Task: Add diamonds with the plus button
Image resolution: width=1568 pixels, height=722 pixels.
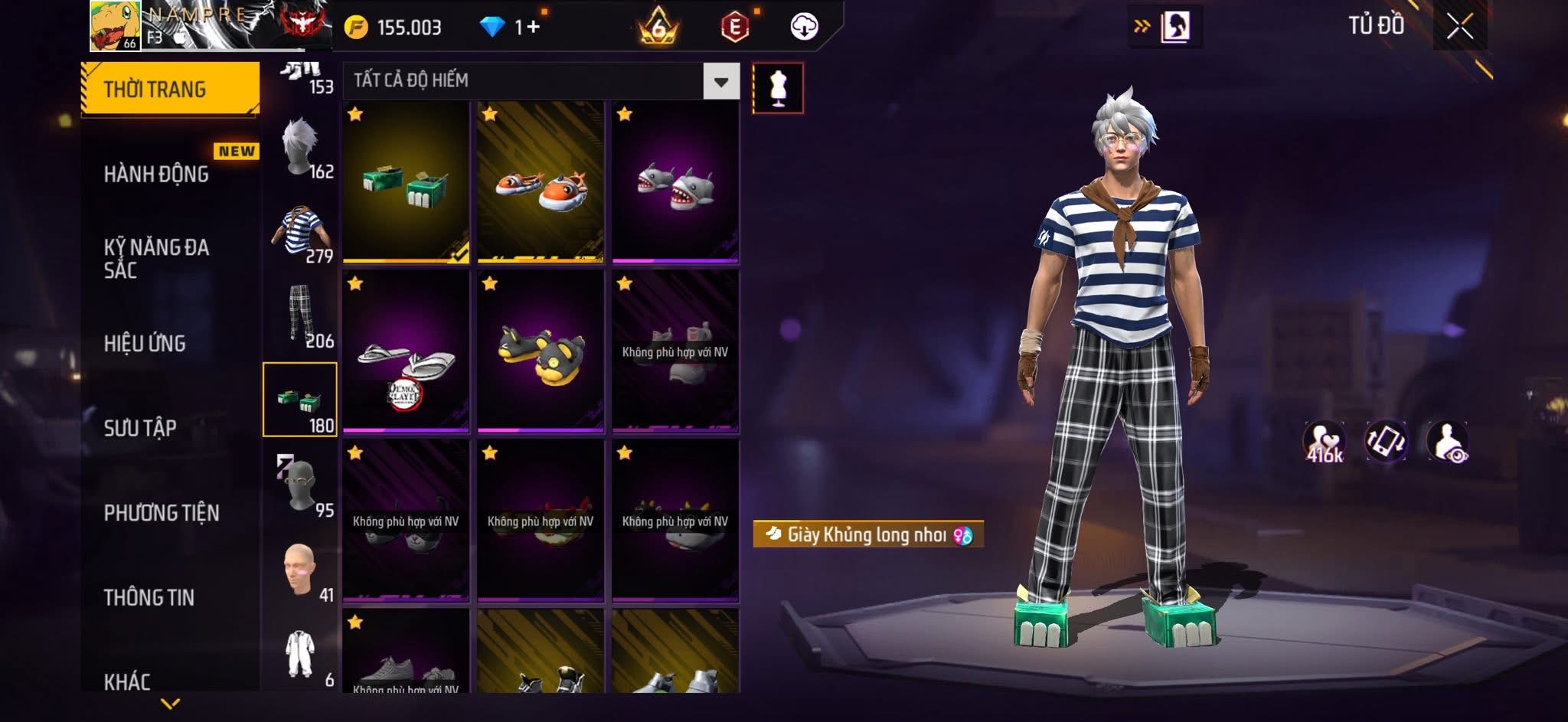Action: point(533,28)
